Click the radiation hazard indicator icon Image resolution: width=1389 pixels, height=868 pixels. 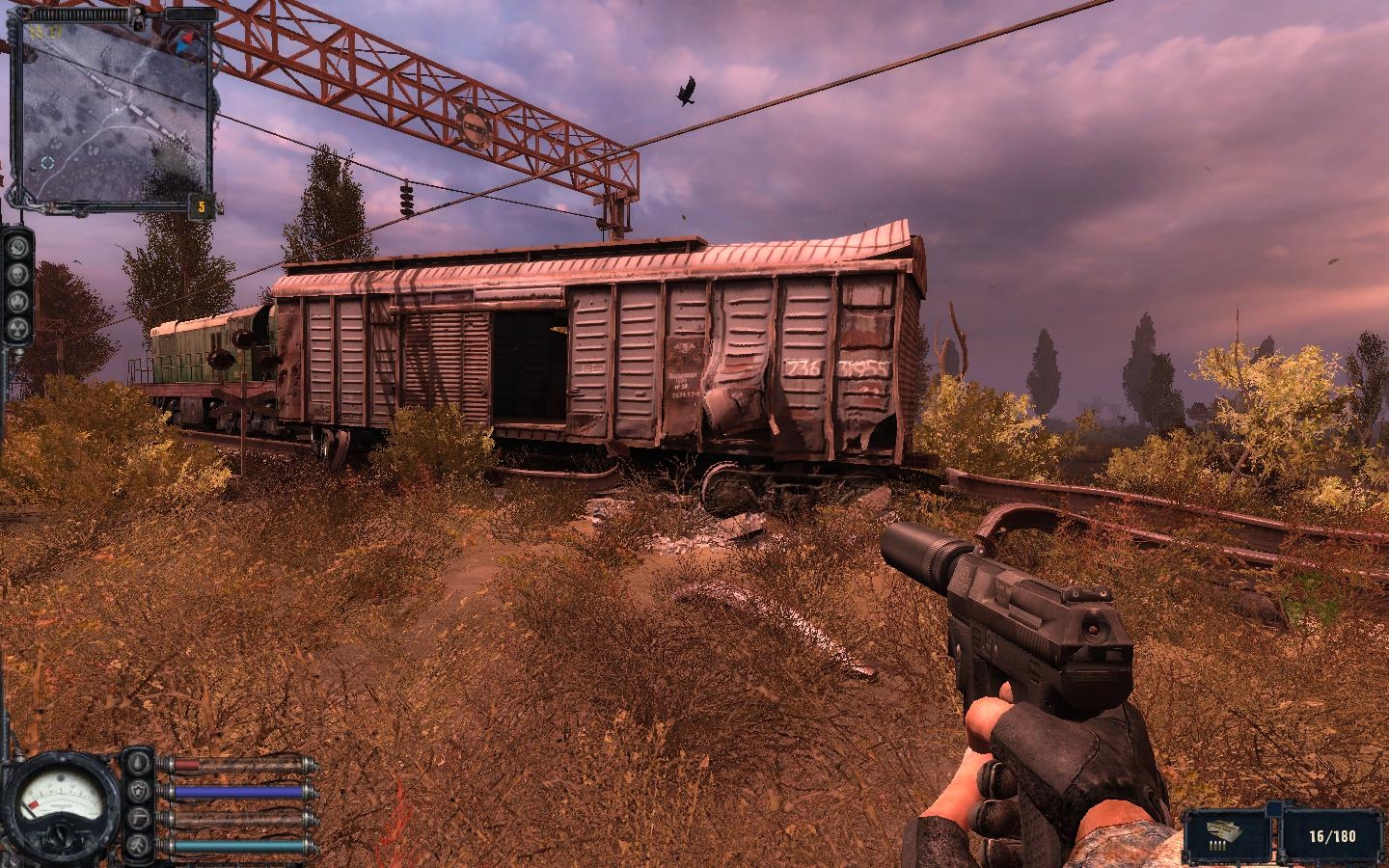tap(17, 328)
